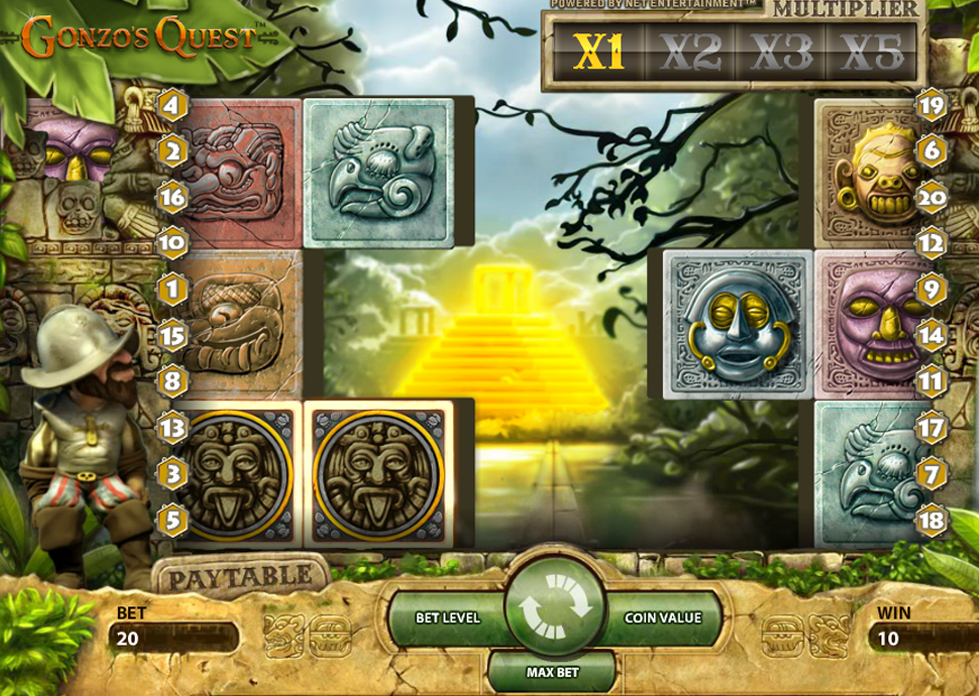Activate Max Bet
The width and height of the screenshot is (979, 696).
tap(555, 672)
